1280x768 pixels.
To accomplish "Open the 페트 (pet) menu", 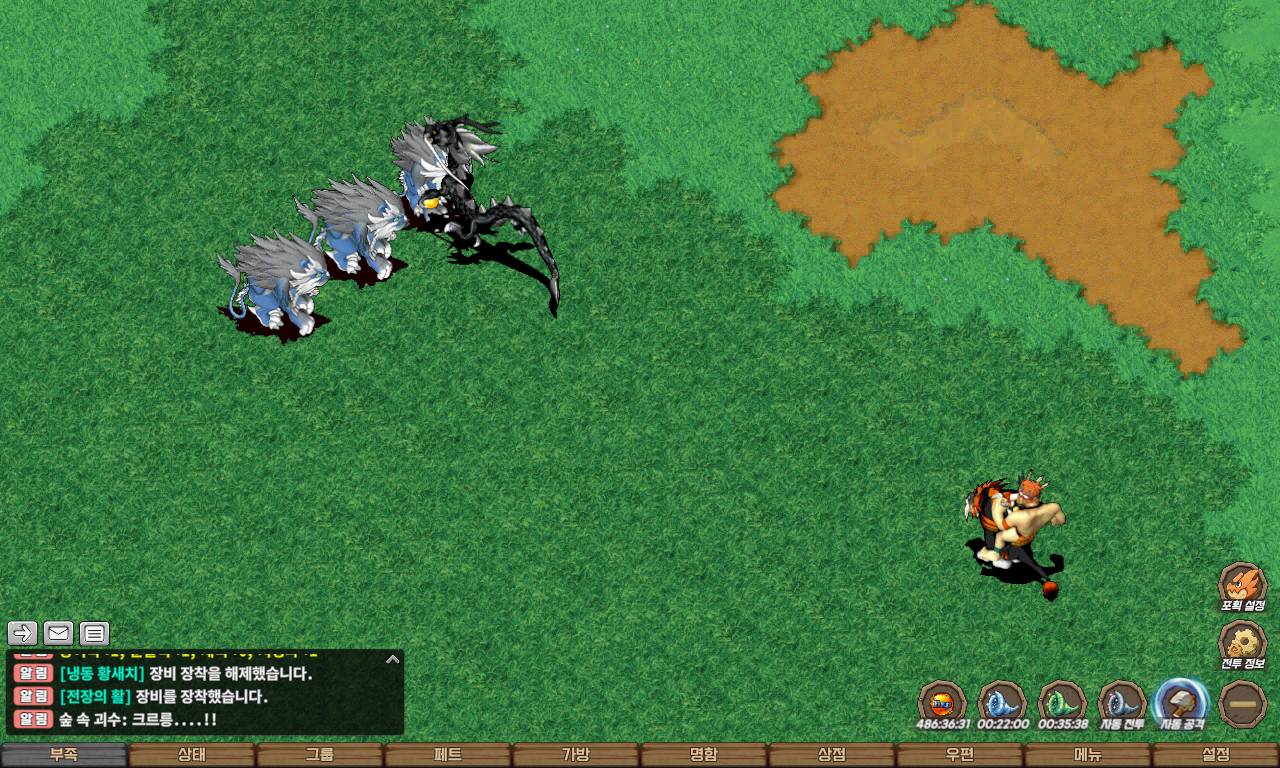I will coord(448,755).
